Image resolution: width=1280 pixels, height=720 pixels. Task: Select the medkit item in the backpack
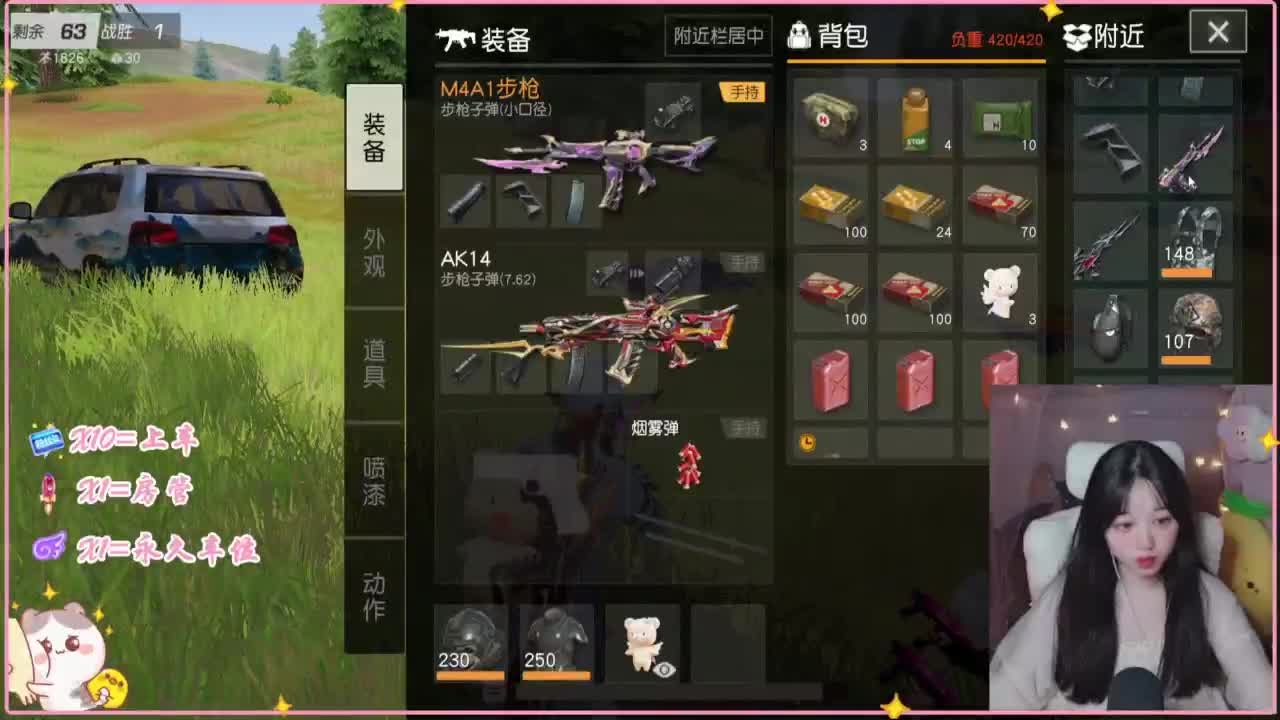point(830,118)
